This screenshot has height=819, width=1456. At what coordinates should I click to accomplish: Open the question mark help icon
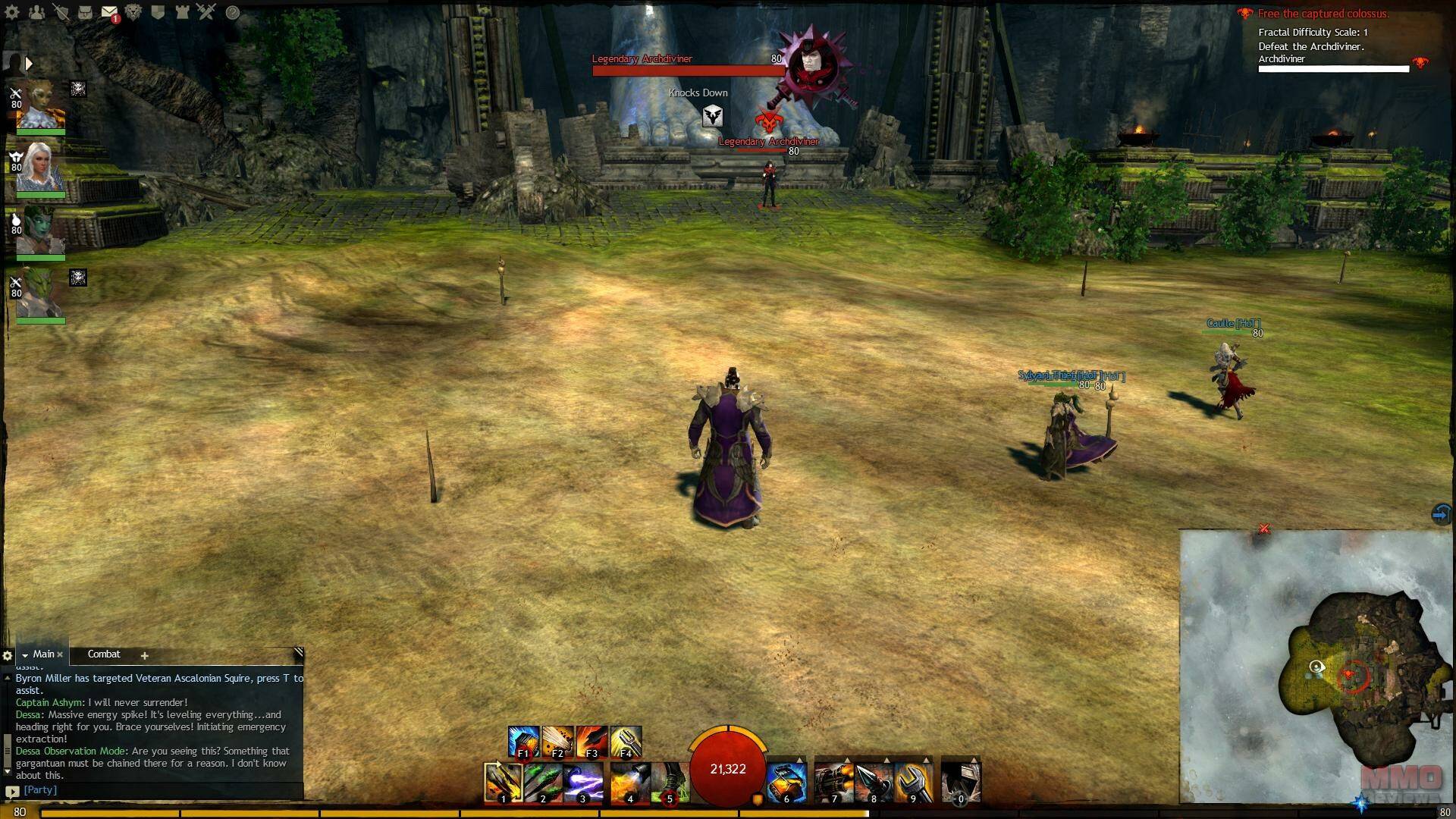coord(233,12)
